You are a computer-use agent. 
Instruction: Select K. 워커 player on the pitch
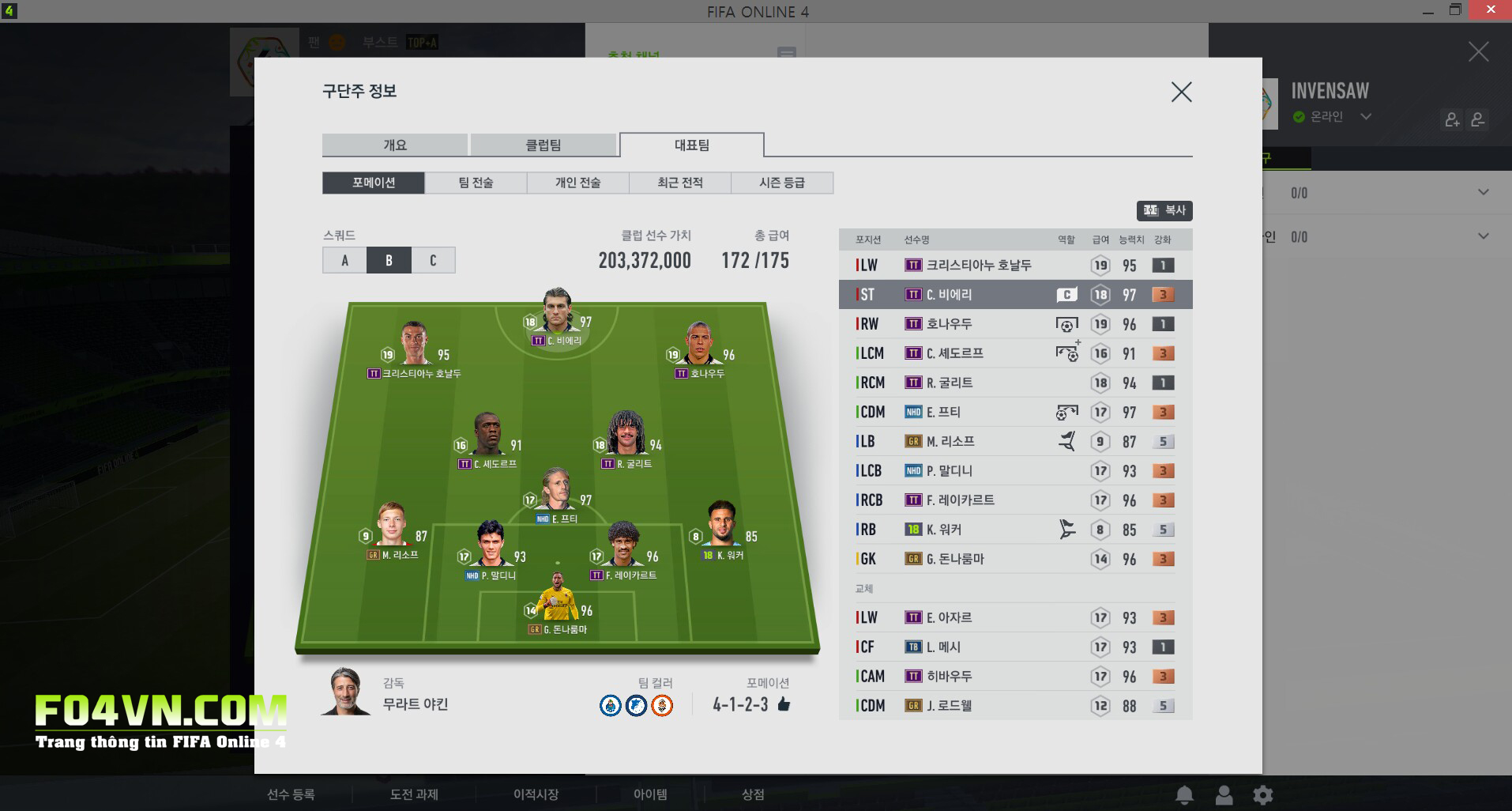point(723,526)
